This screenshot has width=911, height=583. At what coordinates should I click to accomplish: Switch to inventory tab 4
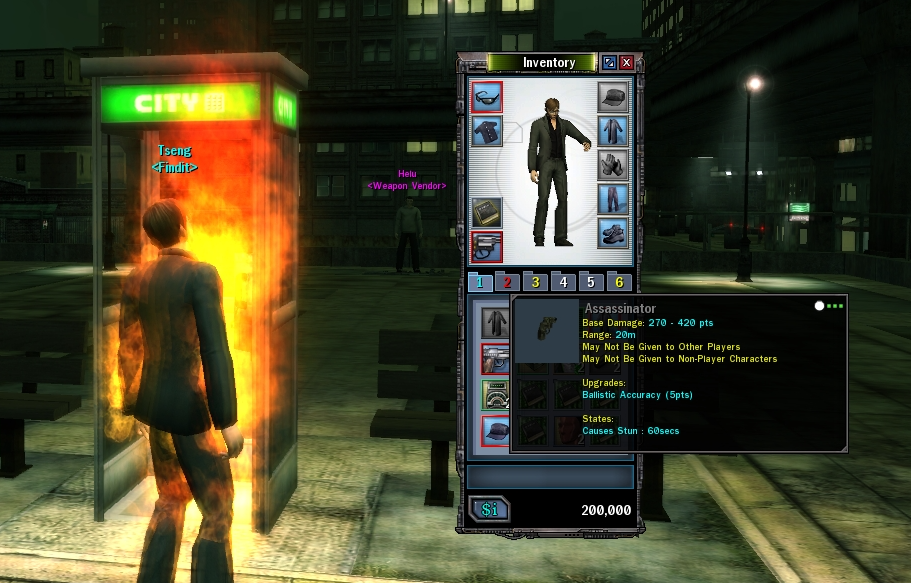click(563, 283)
